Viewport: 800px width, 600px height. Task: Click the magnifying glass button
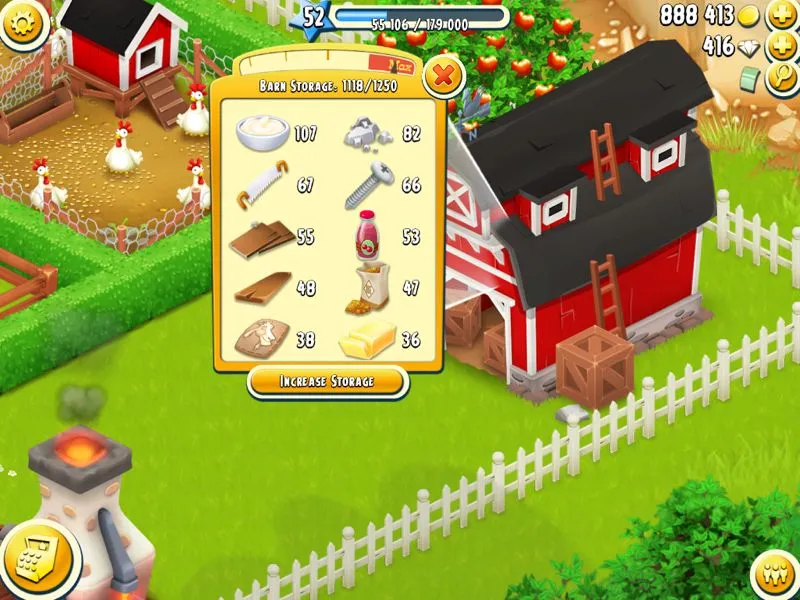tap(781, 80)
